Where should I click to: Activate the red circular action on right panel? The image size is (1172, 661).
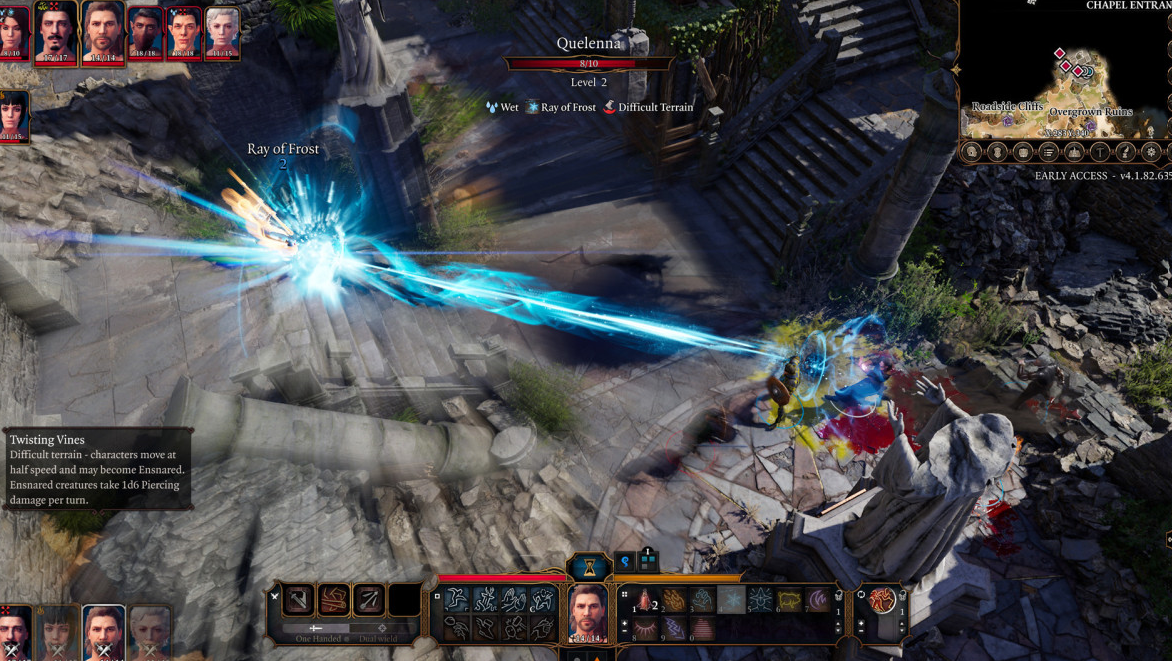coord(882,600)
